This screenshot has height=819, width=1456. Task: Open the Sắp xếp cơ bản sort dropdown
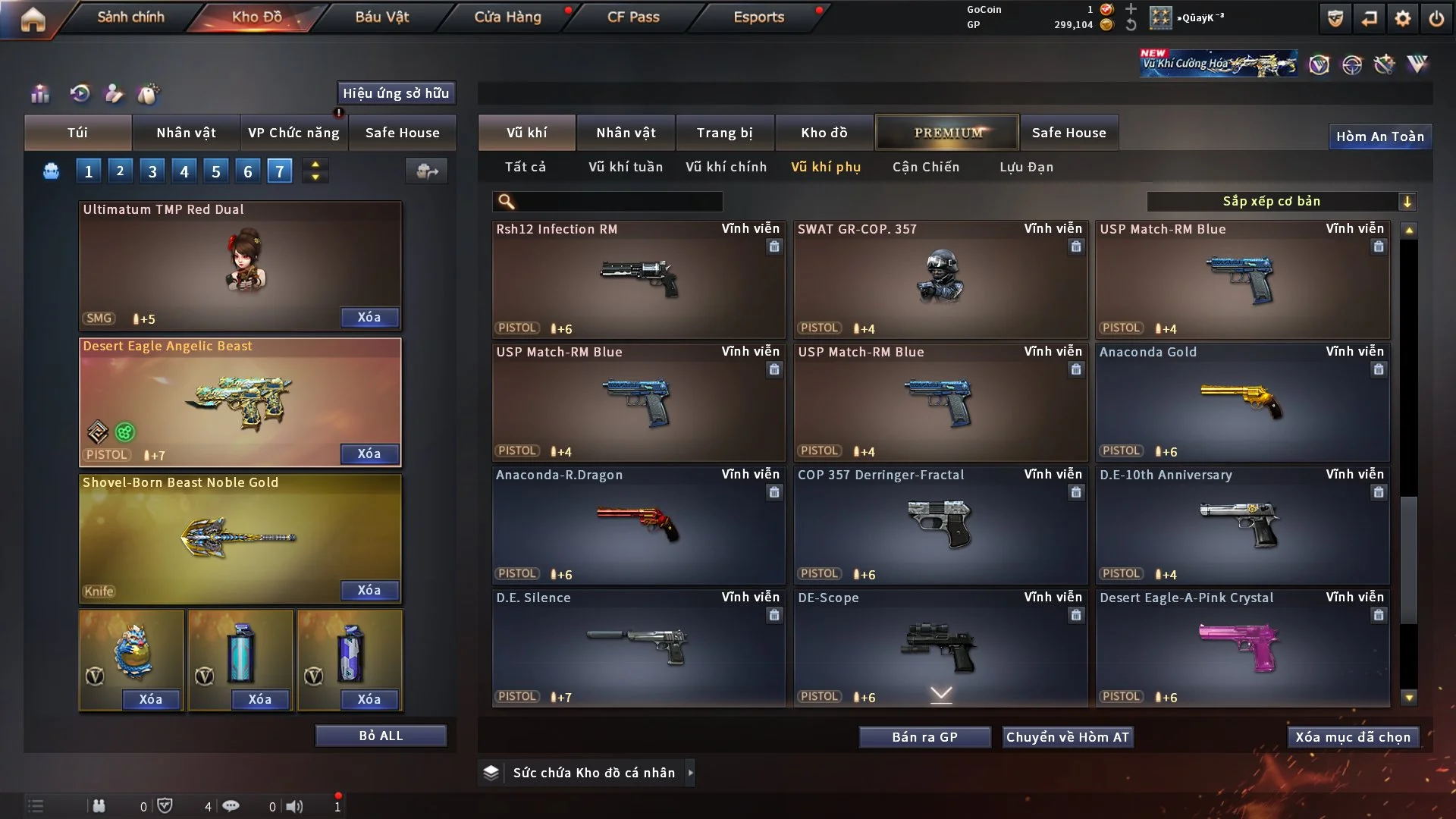click(x=1282, y=201)
